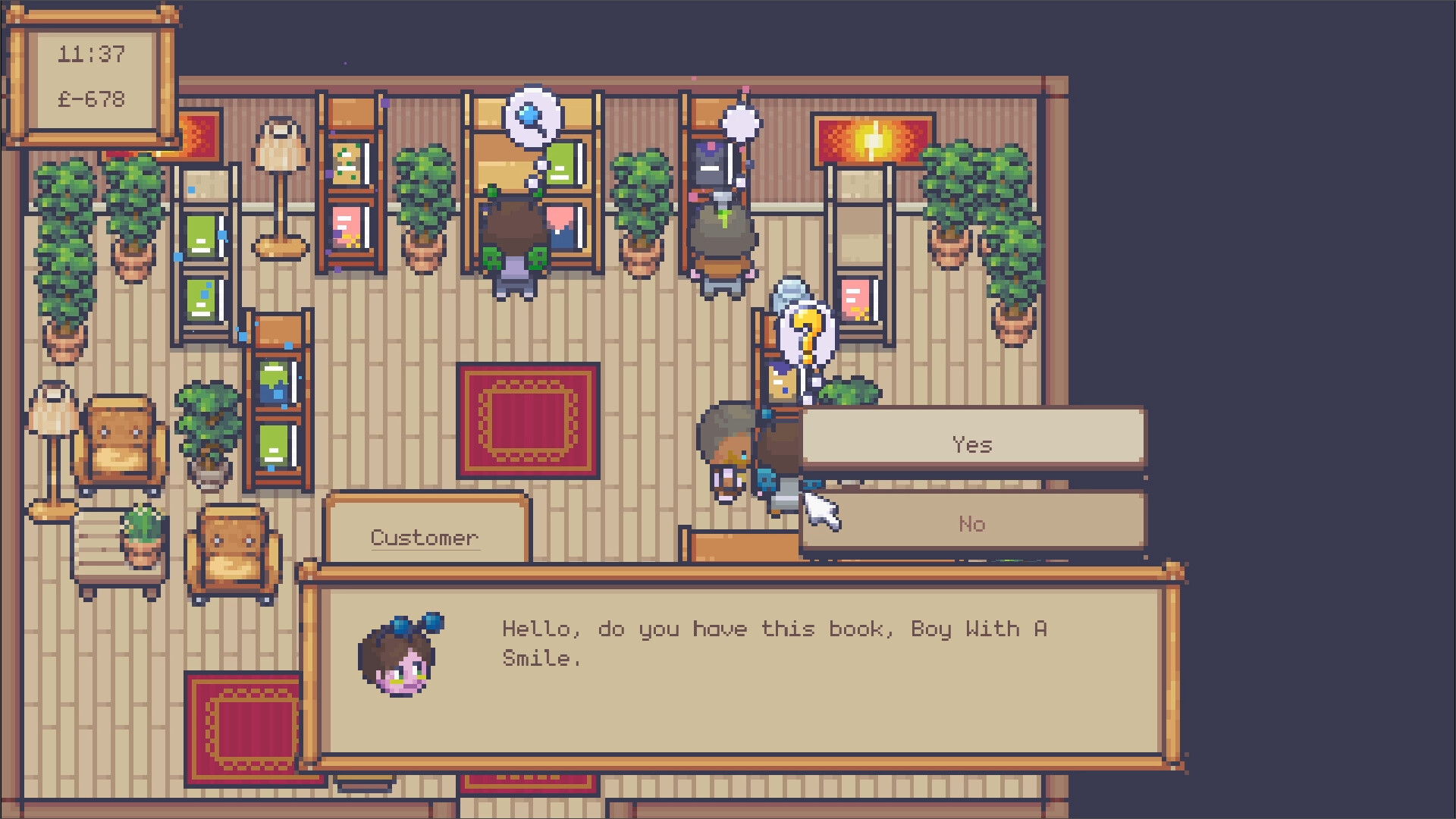This screenshot has width=1456, height=819.
Task: Click the dialogue text about Boy With A Smile
Action: click(x=772, y=642)
